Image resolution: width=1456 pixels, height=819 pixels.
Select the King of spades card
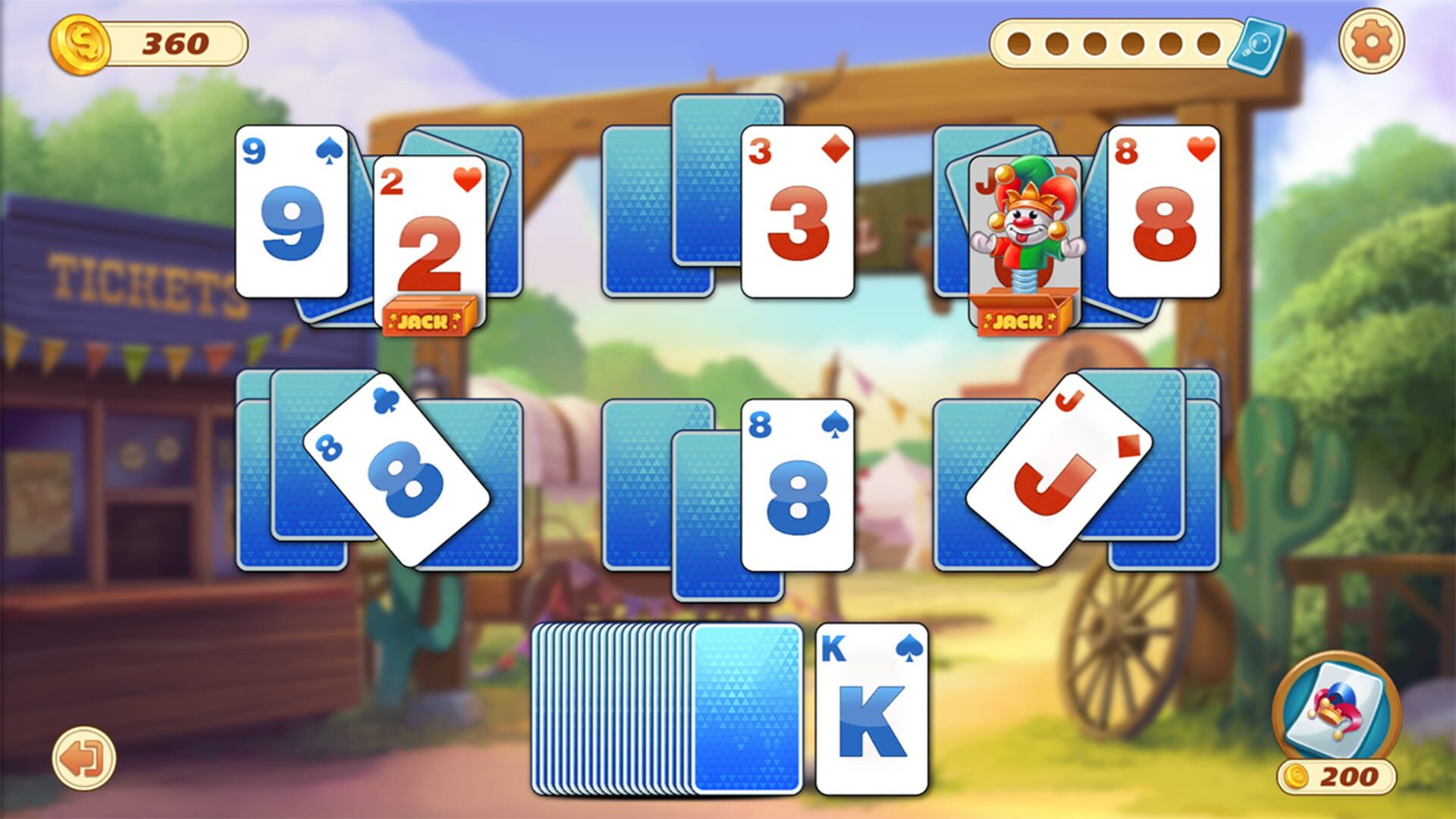point(871,709)
